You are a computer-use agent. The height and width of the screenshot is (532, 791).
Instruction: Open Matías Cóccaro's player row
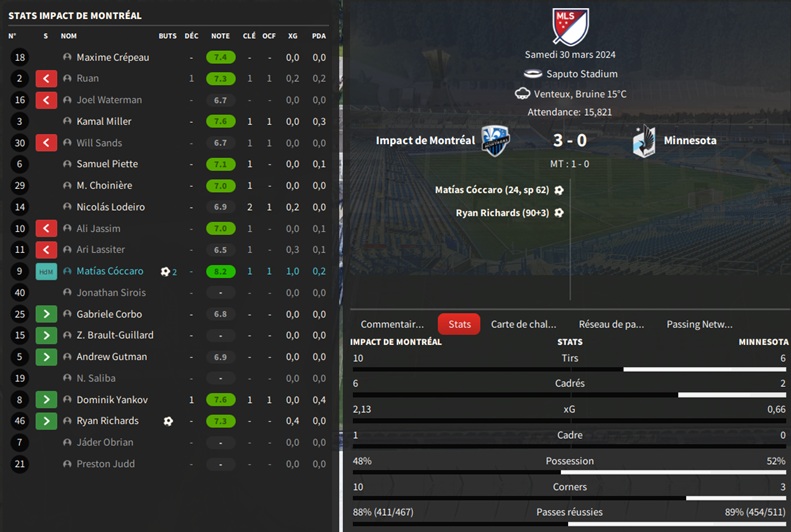coord(110,271)
